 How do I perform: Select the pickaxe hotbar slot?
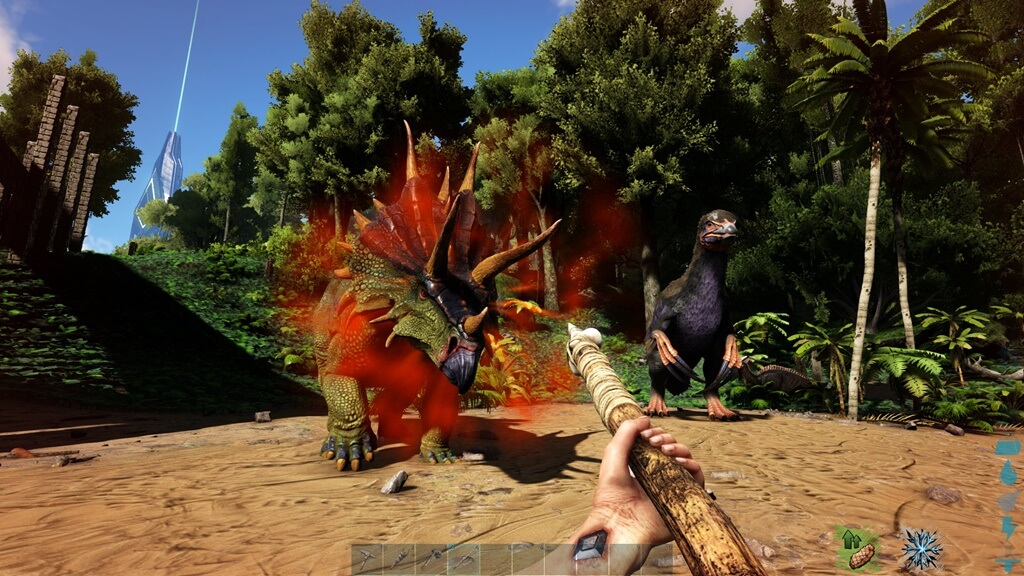[x=366, y=559]
